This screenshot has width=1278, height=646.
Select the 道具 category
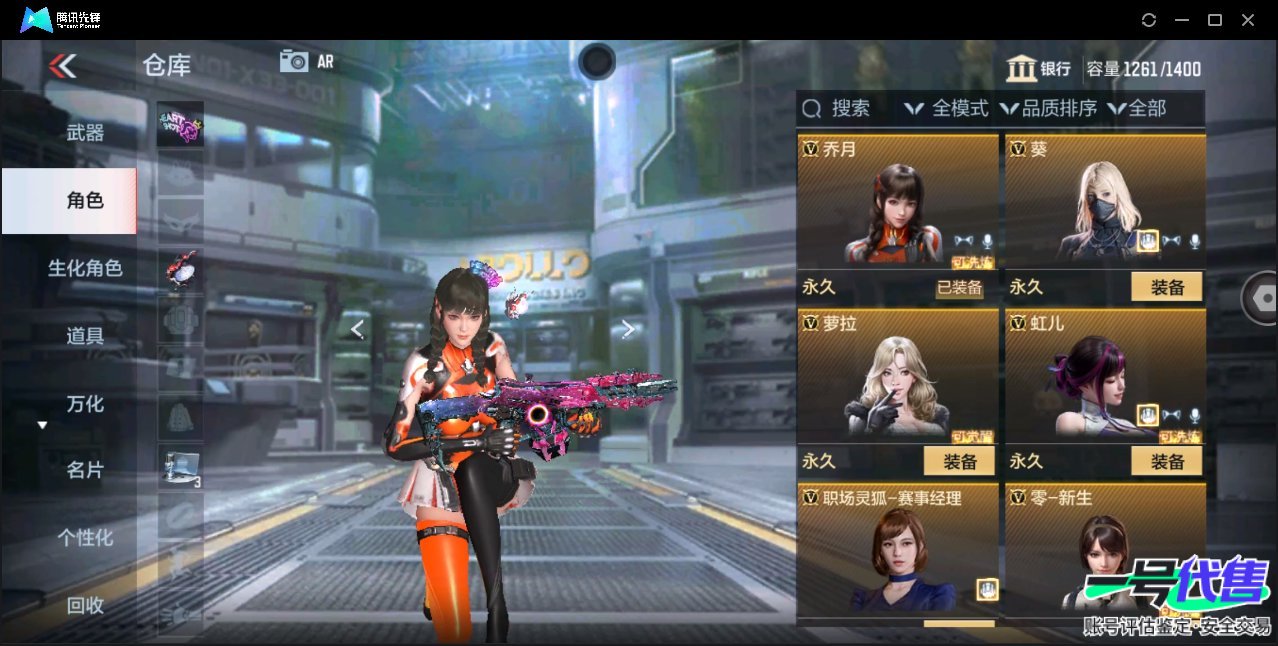click(85, 336)
